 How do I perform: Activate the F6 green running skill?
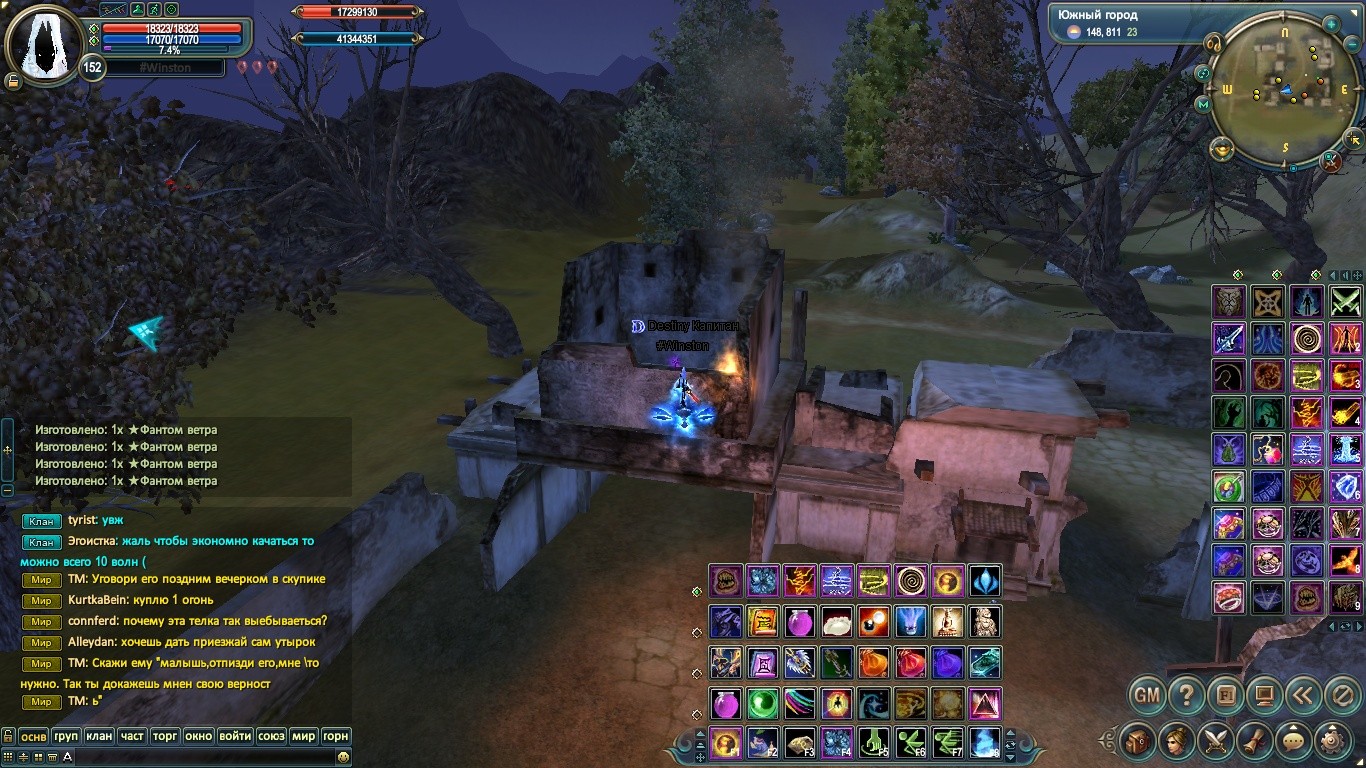910,742
